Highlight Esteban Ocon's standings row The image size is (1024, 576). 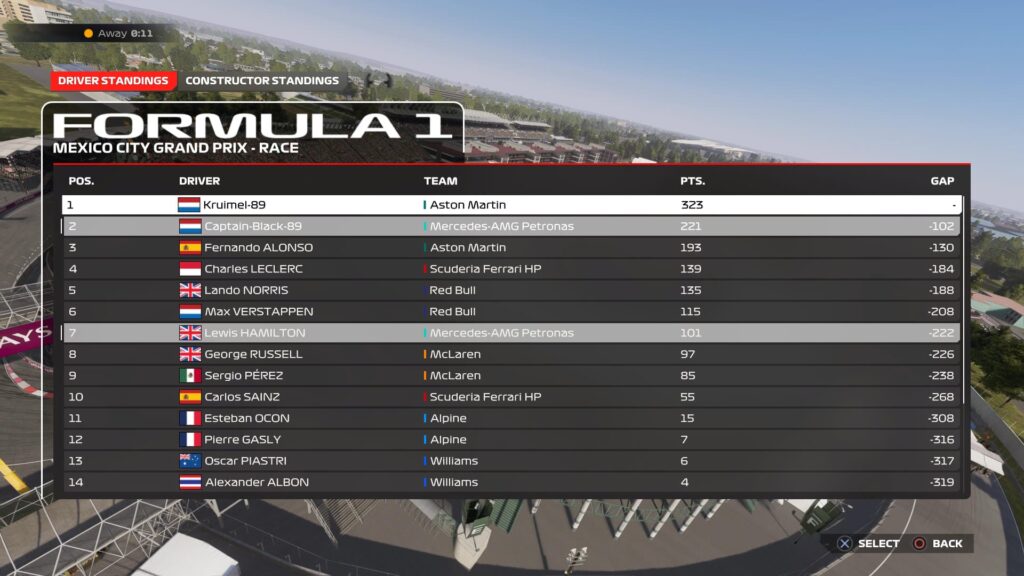point(511,418)
